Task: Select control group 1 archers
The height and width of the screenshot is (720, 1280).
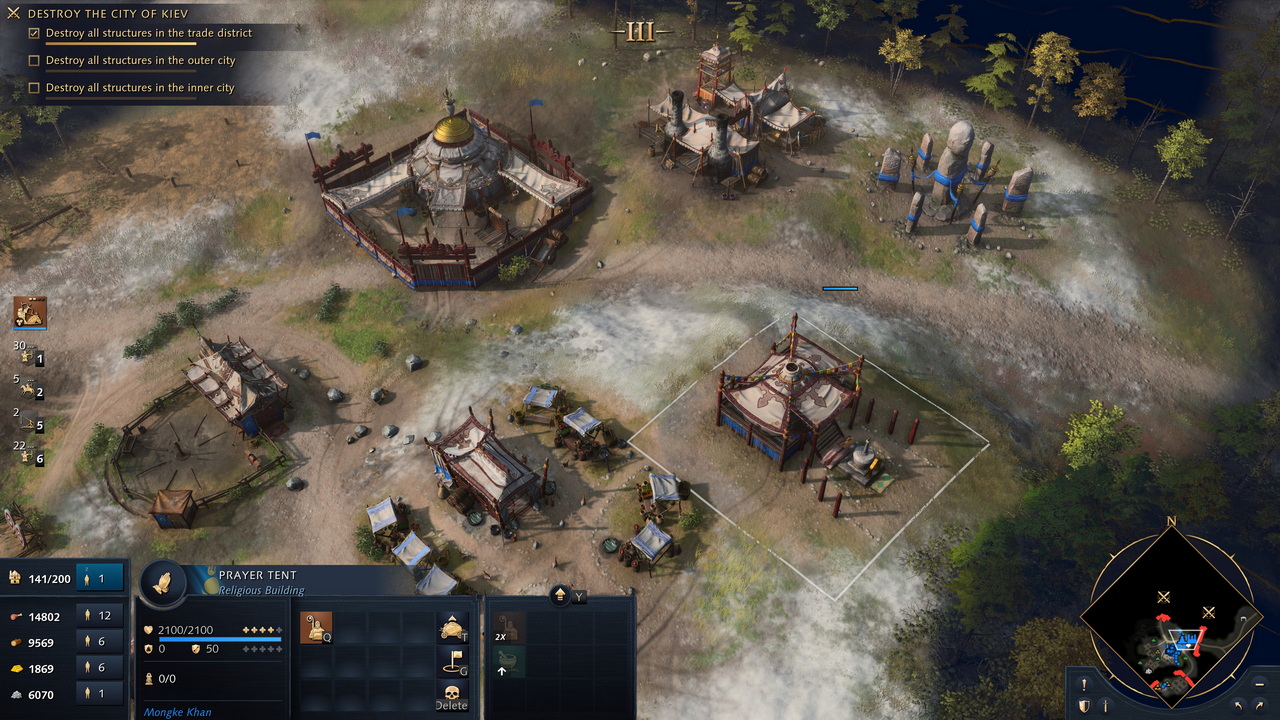Action: click(x=29, y=354)
